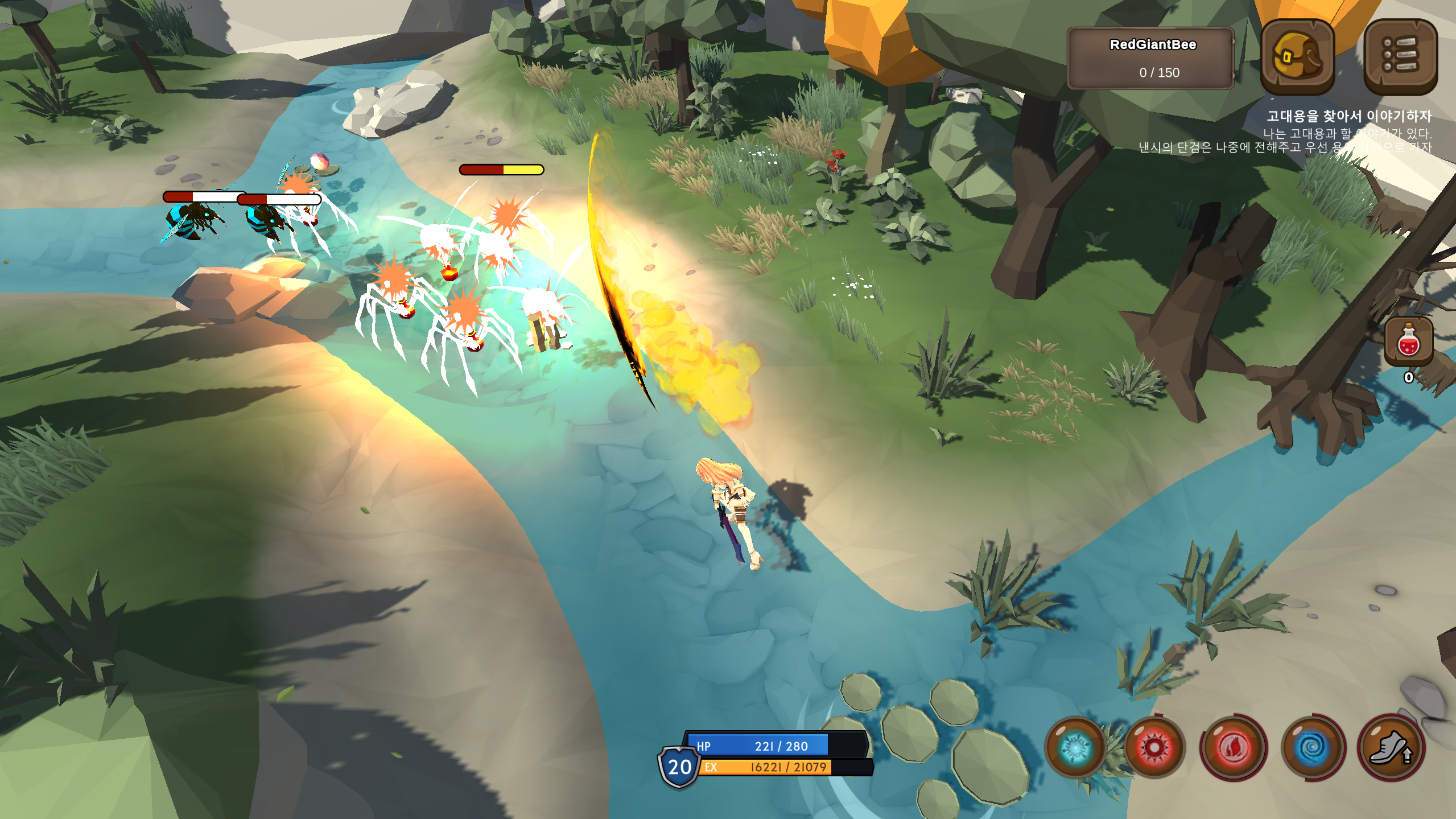Image resolution: width=1456 pixels, height=819 pixels.
Task: Cast the red spiked sun skill
Action: click(x=1154, y=747)
